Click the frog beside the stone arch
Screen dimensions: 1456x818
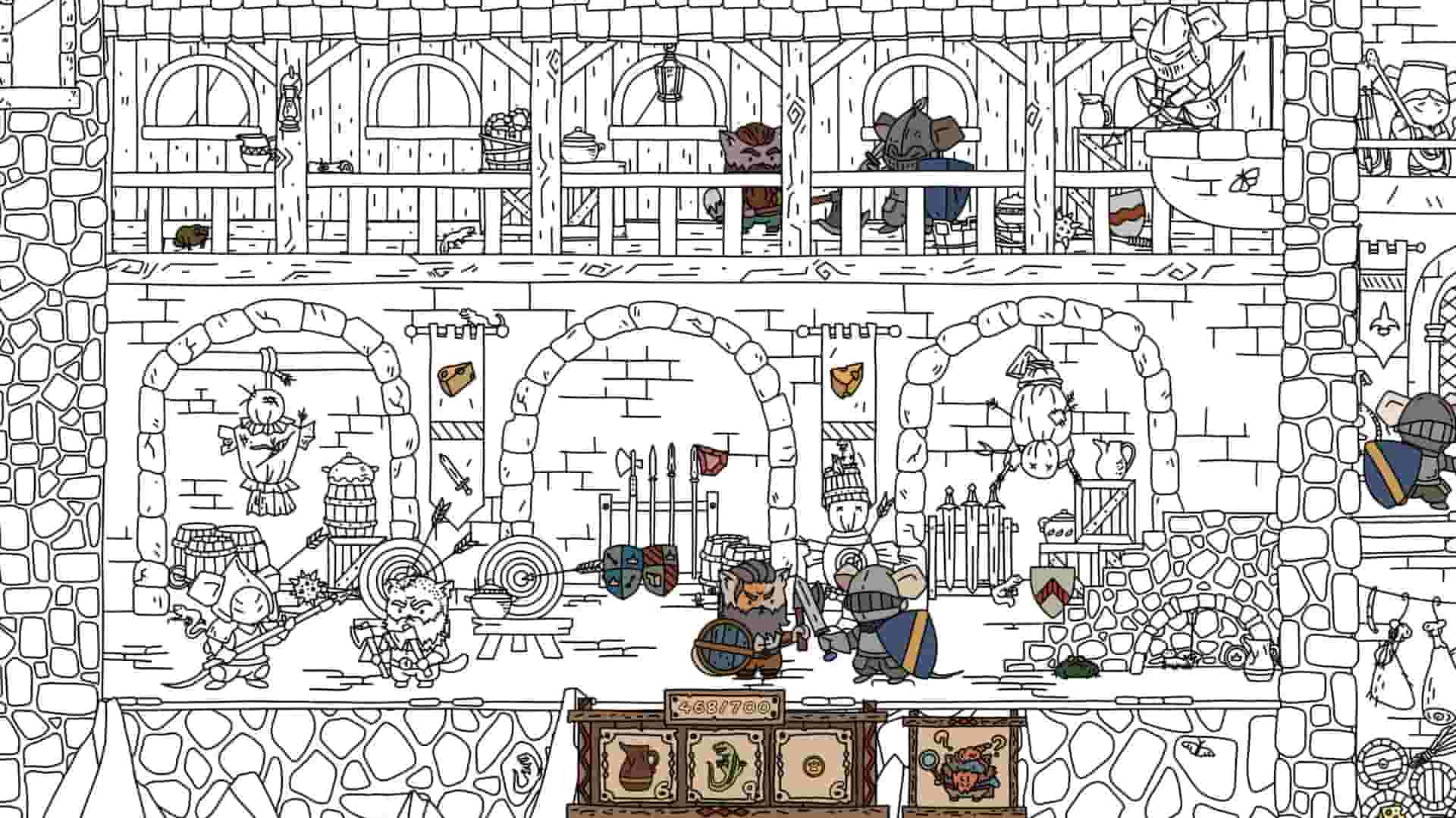1075,669
